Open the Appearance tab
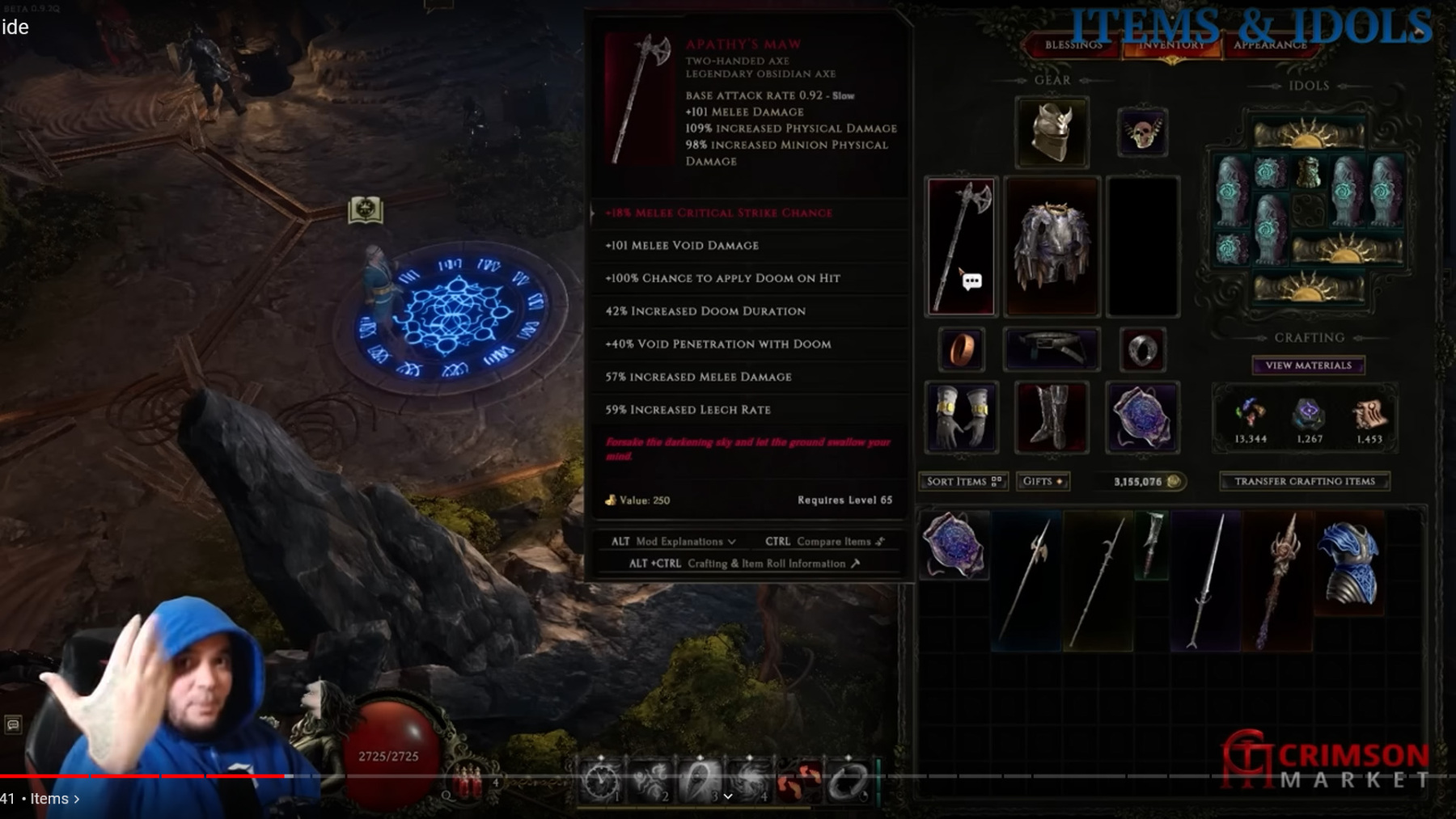The height and width of the screenshot is (819, 1456). tap(1269, 45)
